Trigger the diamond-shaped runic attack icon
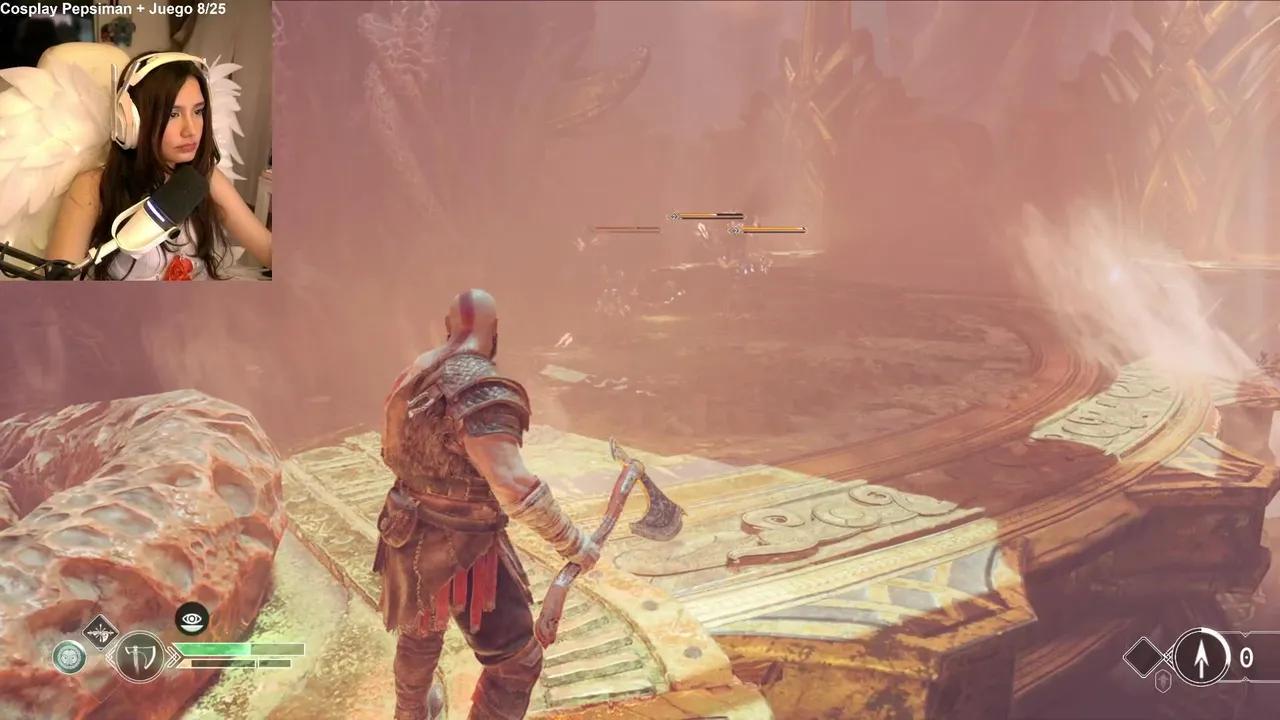Screen dimensions: 1280x720 click(100, 632)
